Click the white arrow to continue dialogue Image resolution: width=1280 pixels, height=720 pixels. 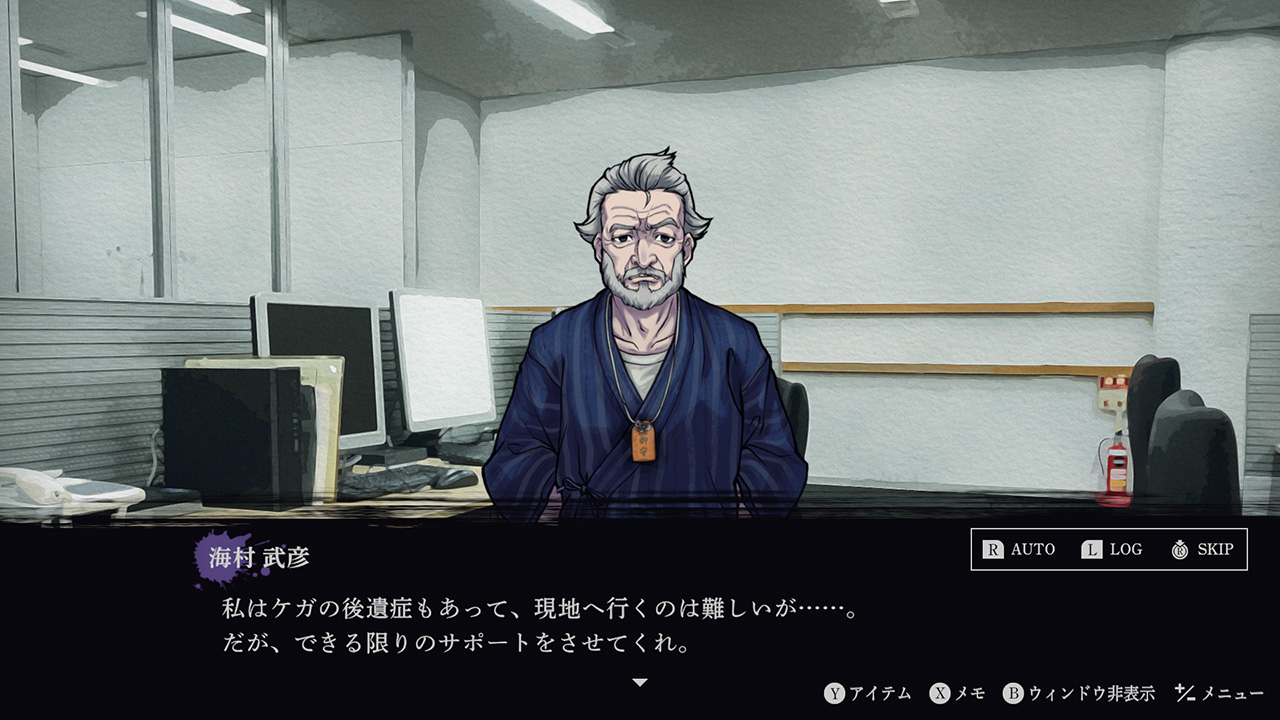pos(640,682)
